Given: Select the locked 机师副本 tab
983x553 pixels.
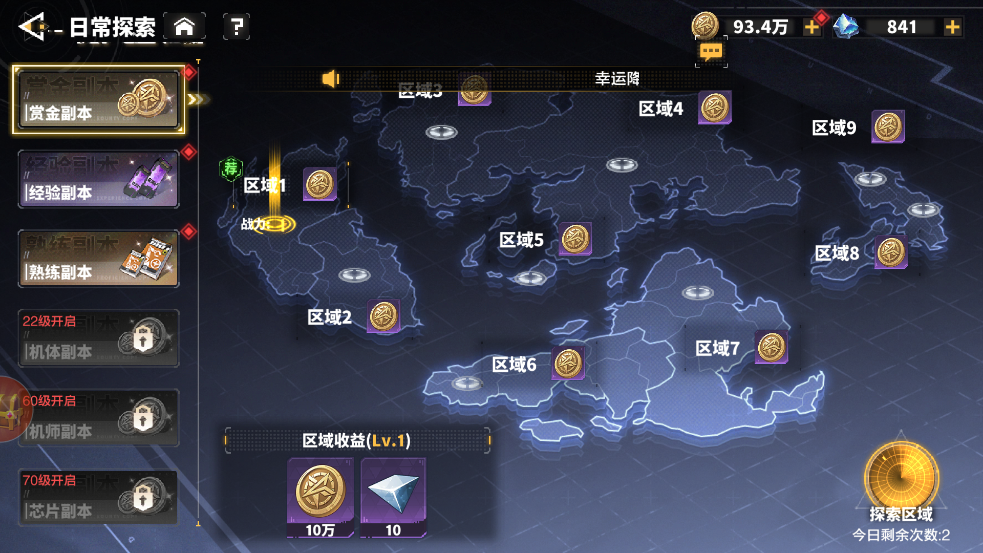Looking at the screenshot, I should [x=97, y=419].
